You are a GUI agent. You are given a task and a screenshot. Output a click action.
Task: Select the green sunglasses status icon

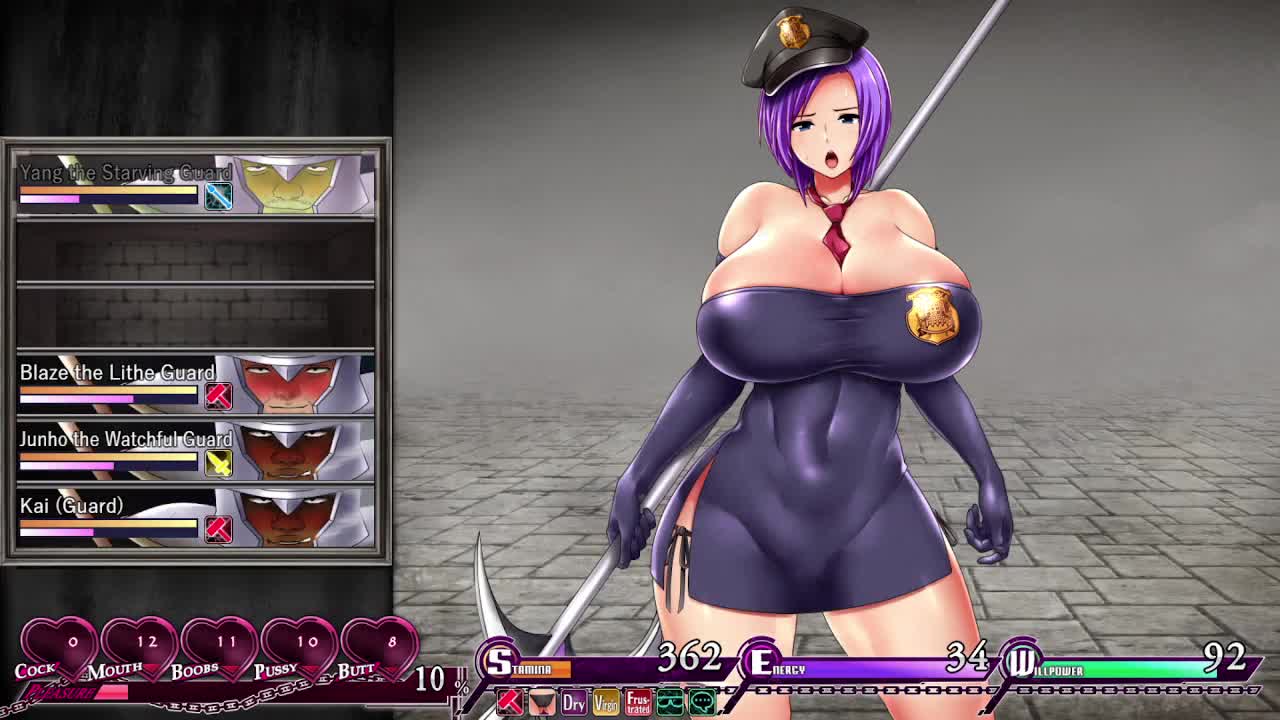[670, 703]
